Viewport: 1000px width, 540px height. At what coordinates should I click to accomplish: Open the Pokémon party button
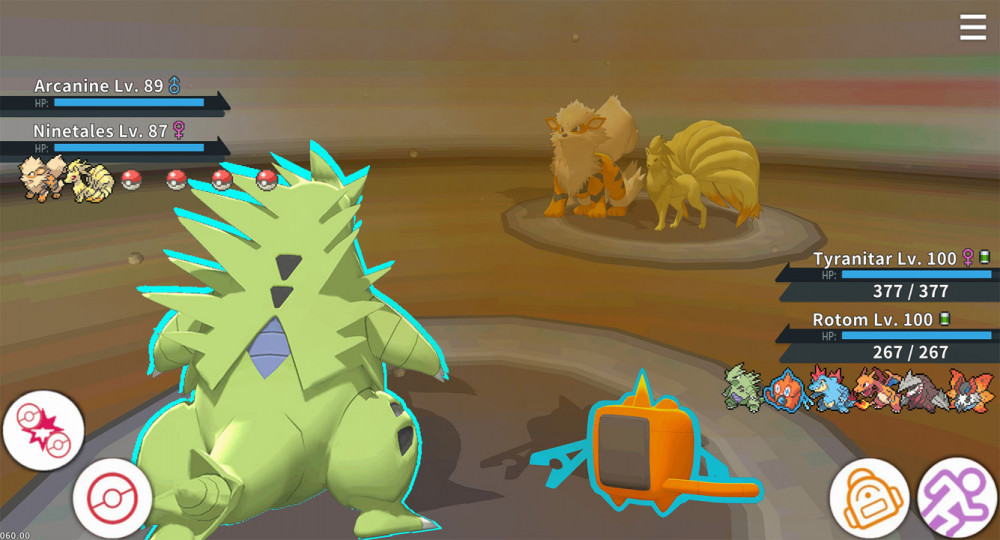point(112,497)
